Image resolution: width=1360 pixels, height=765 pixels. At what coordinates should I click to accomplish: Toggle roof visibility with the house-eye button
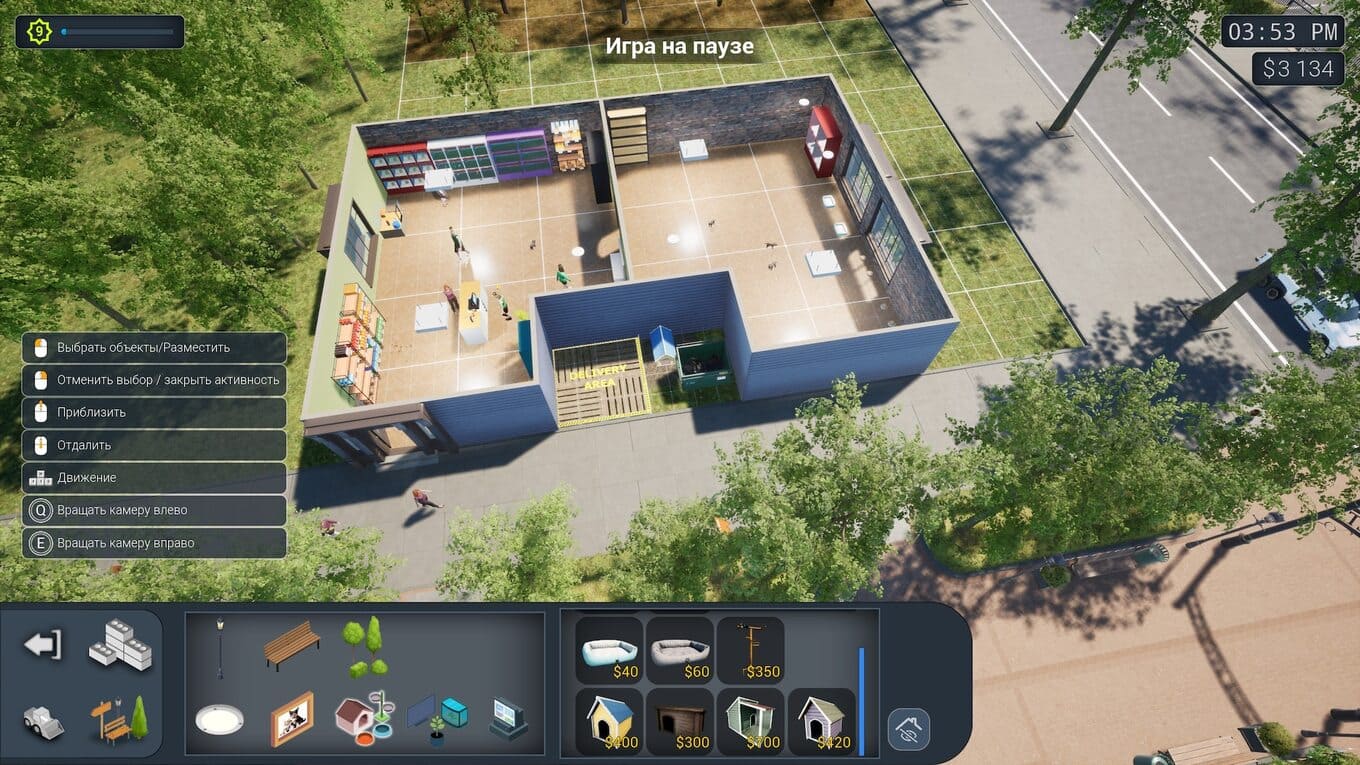click(909, 730)
